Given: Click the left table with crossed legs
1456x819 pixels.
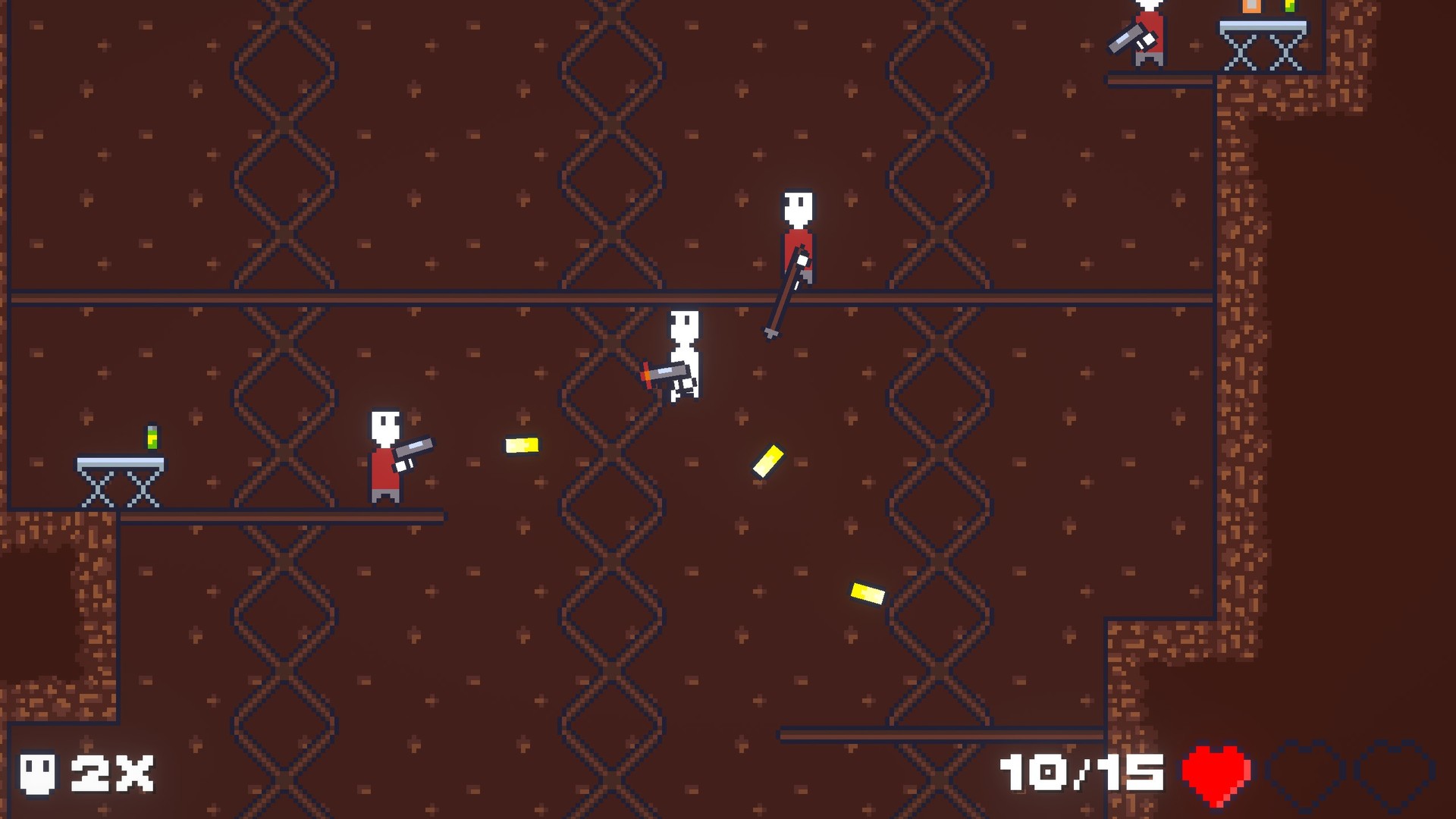Looking at the screenshot, I should point(118,478).
